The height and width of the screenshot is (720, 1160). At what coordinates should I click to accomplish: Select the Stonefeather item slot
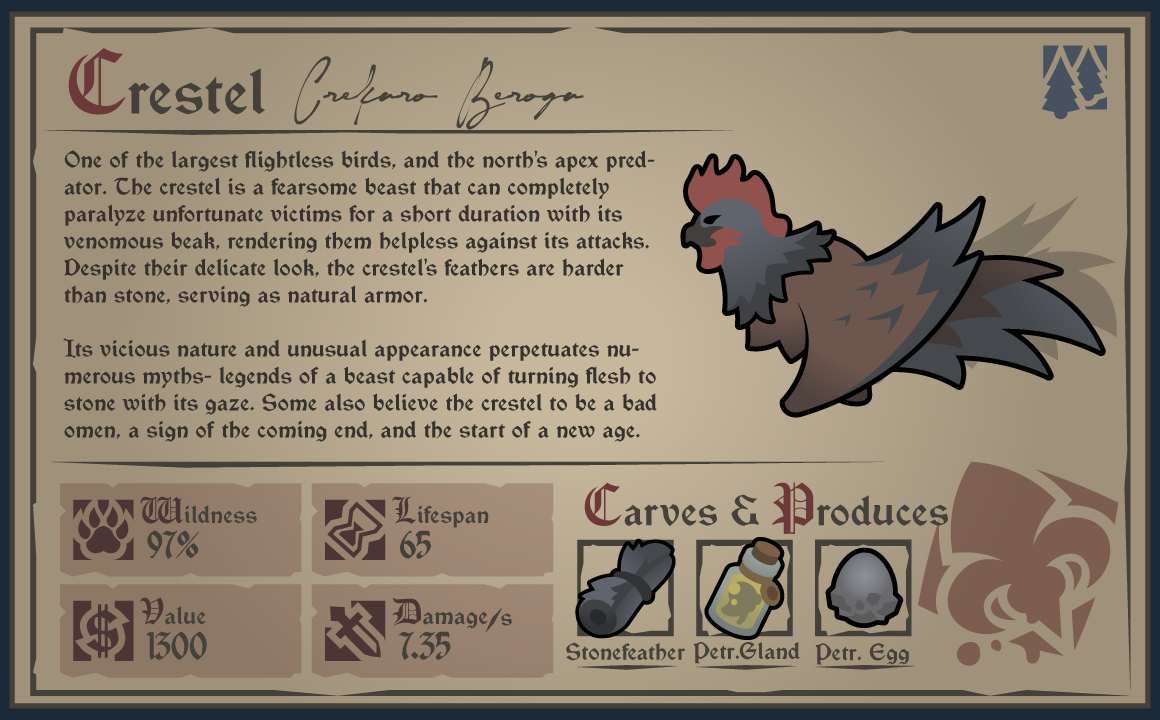[x=625, y=588]
